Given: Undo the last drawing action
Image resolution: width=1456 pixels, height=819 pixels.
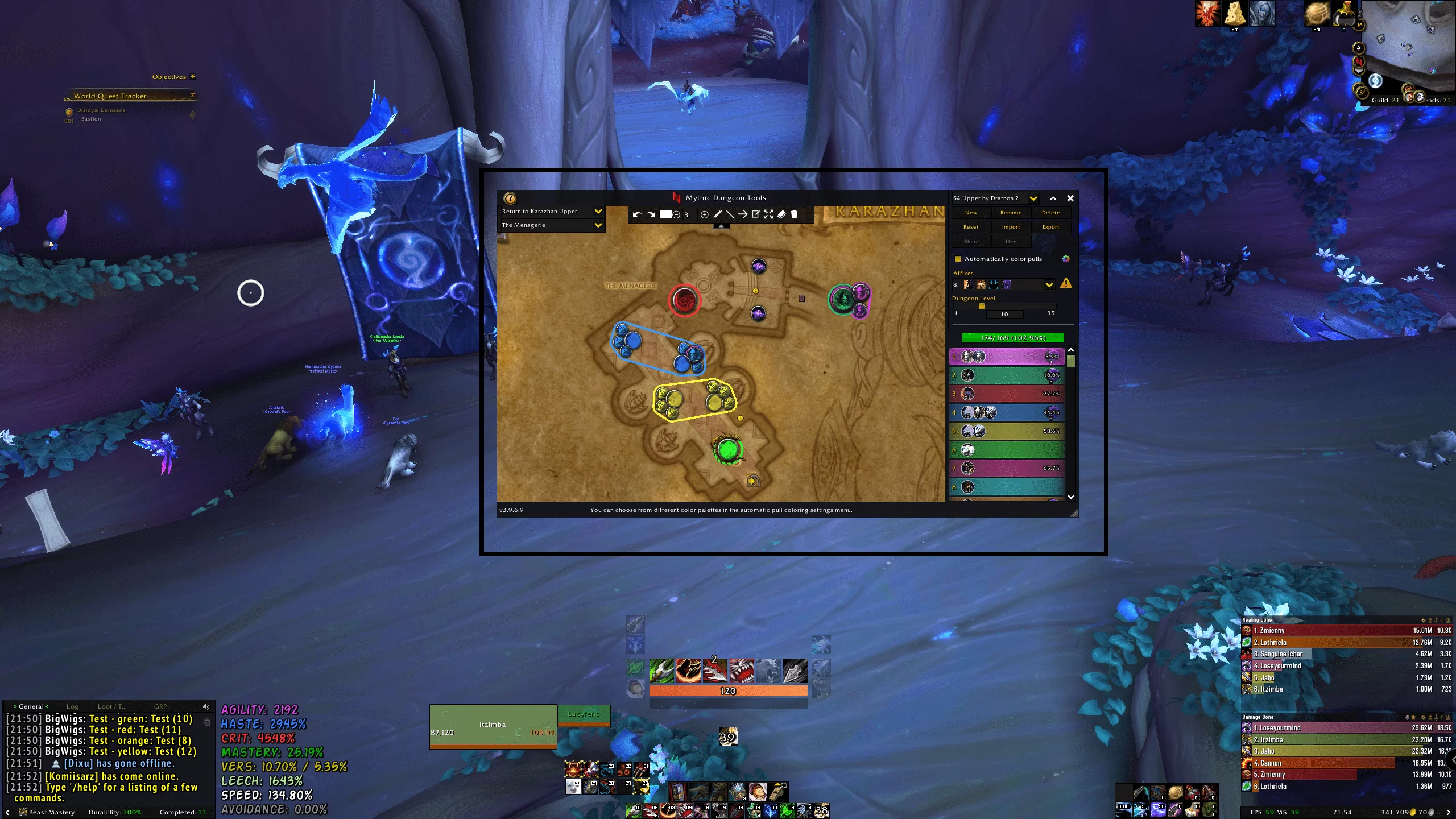Looking at the screenshot, I should 636,214.
